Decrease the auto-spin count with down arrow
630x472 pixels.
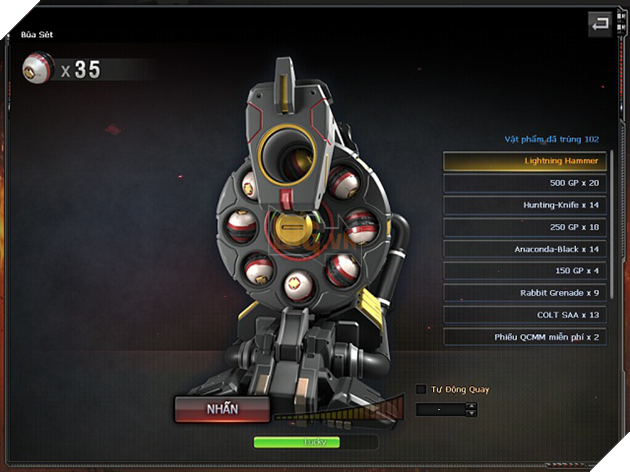(472, 412)
